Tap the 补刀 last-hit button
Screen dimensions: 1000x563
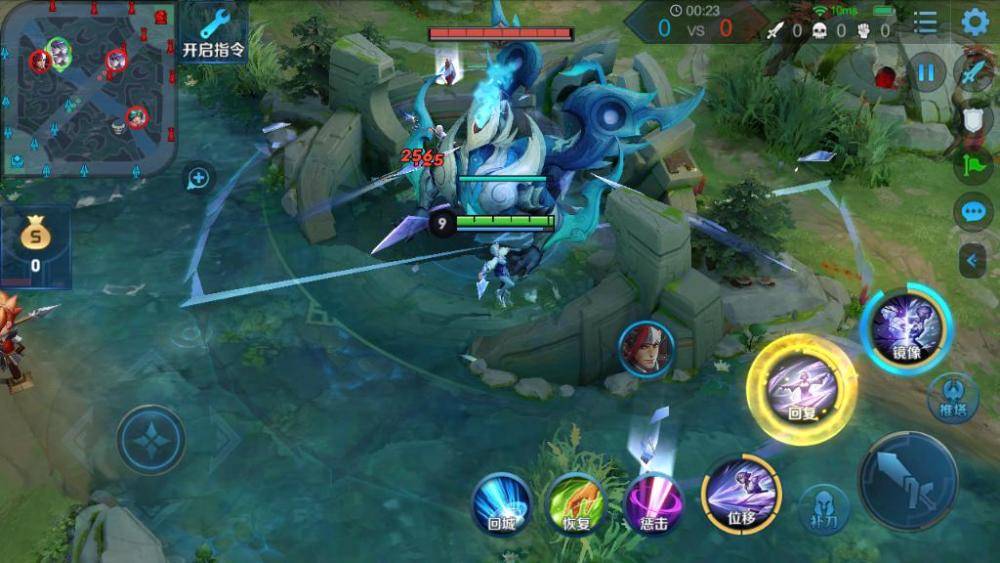[x=823, y=508]
